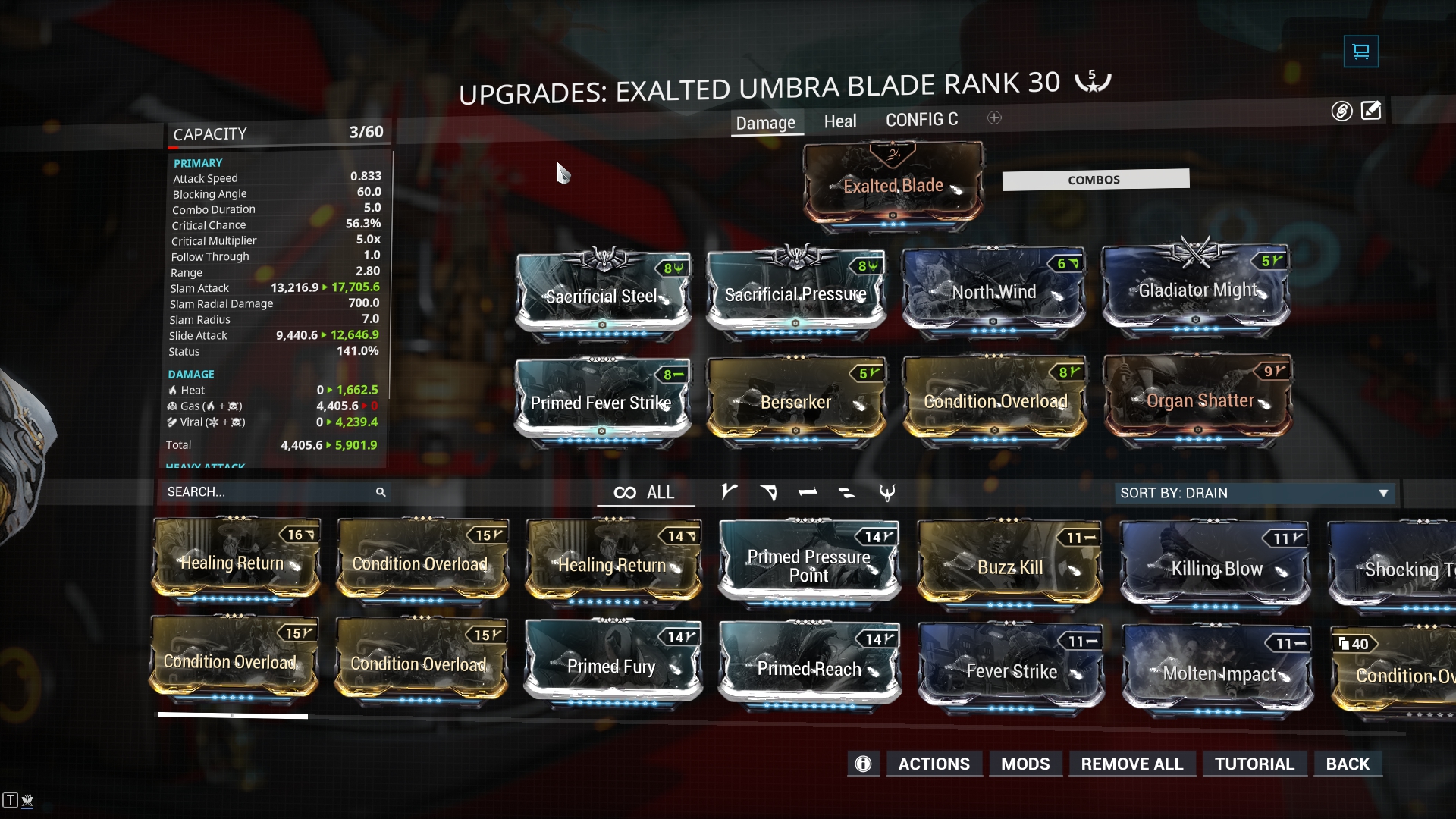Pick Primed Pressure Point from the collection
Screen dimensions: 1456x819
808,566
